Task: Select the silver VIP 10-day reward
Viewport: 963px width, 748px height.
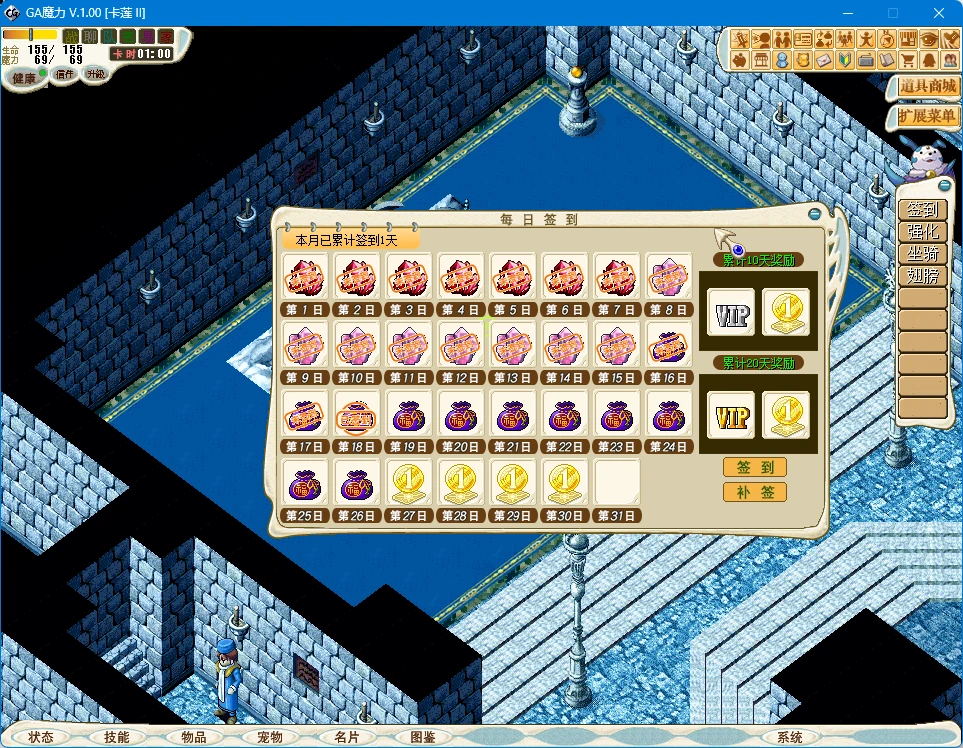Action: pyautogui.click(x=730, y=313)
